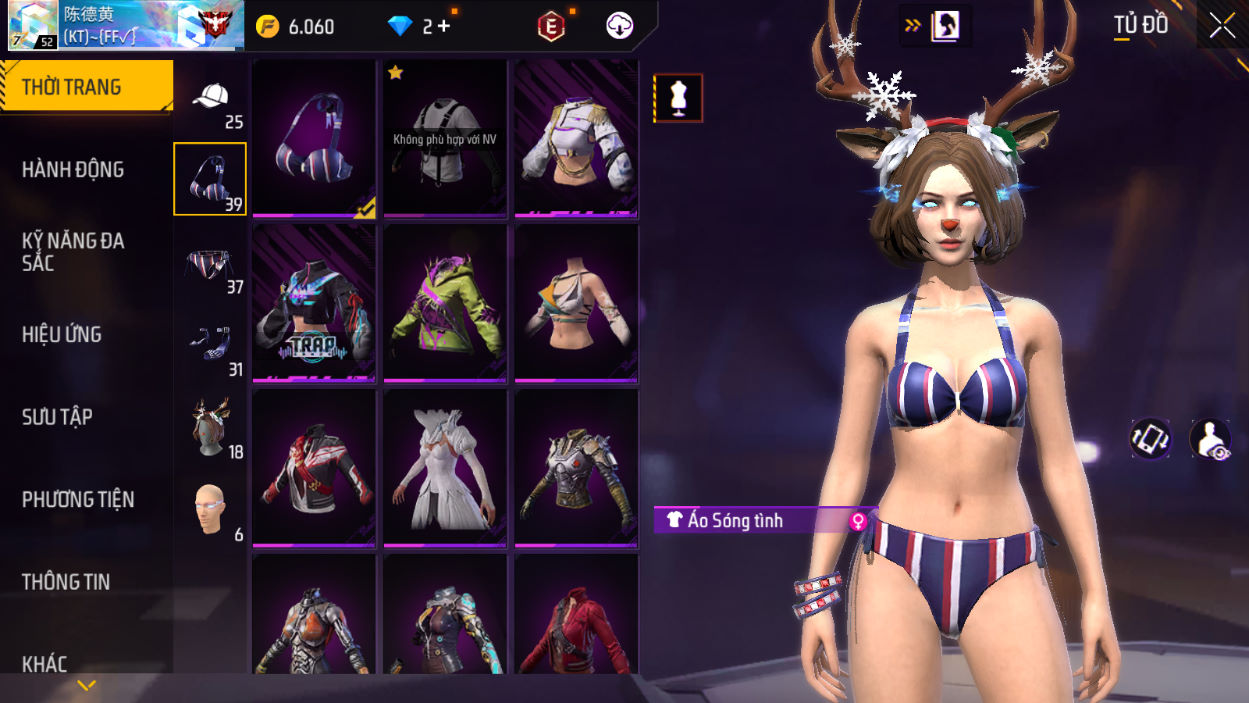Open the PHƯƠNG TIỆN section
Image resolution: width=1249 pixels, height=703 pixels.
point(78,500)
